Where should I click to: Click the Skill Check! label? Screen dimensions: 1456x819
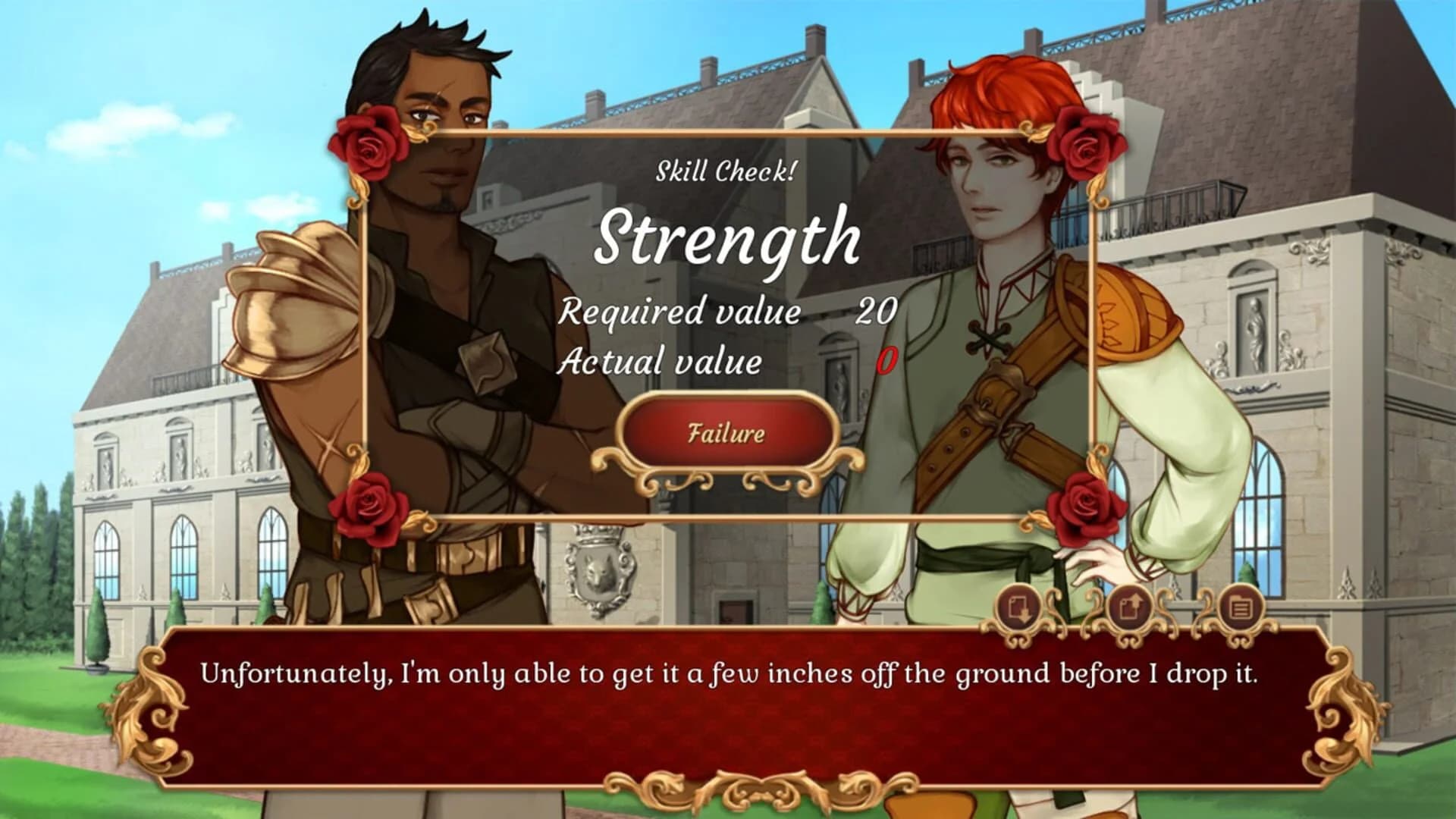tap(726, 171)
